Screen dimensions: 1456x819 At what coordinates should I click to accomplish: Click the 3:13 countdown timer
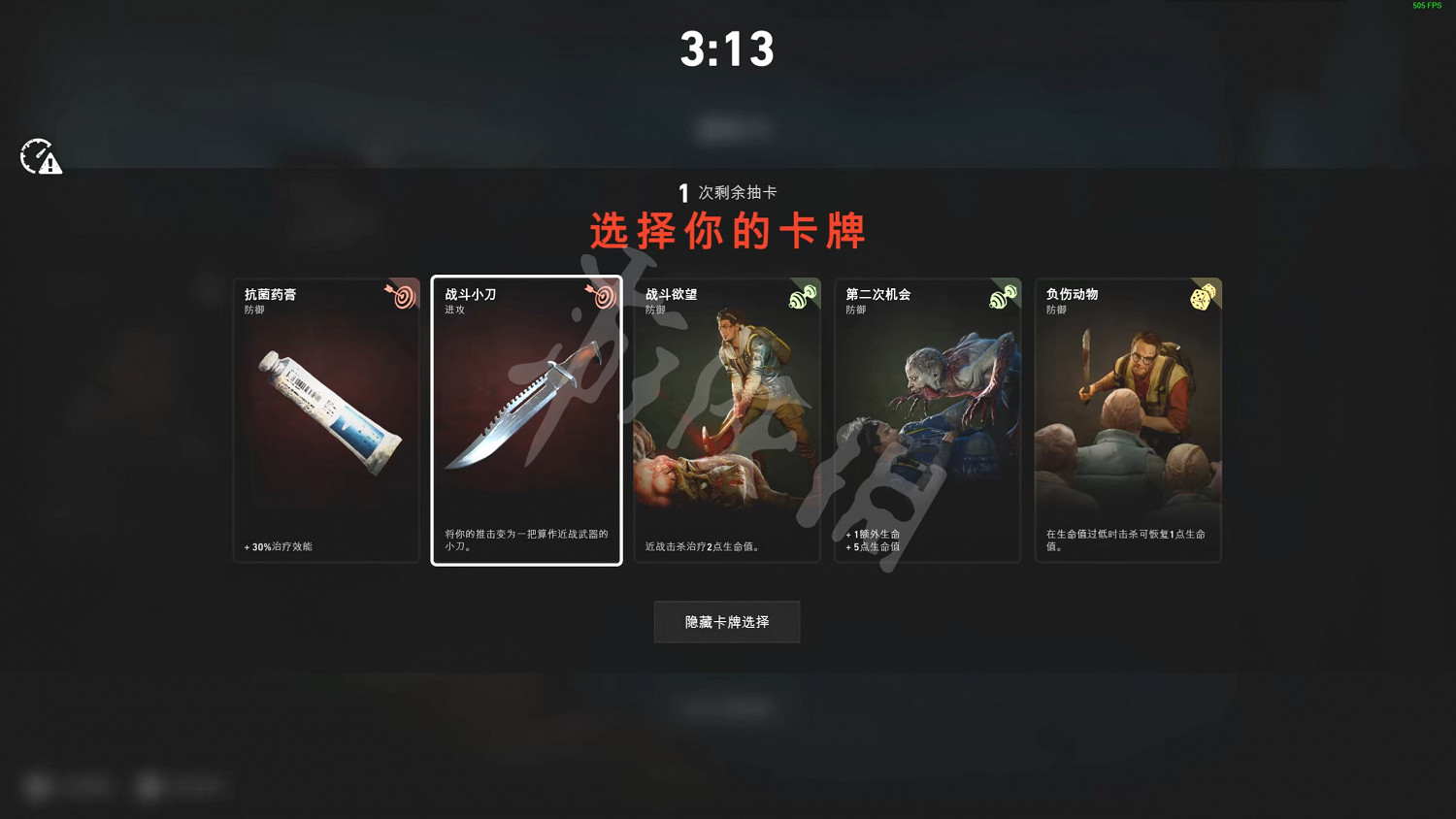pyautogui.click(x=728, y=49)
